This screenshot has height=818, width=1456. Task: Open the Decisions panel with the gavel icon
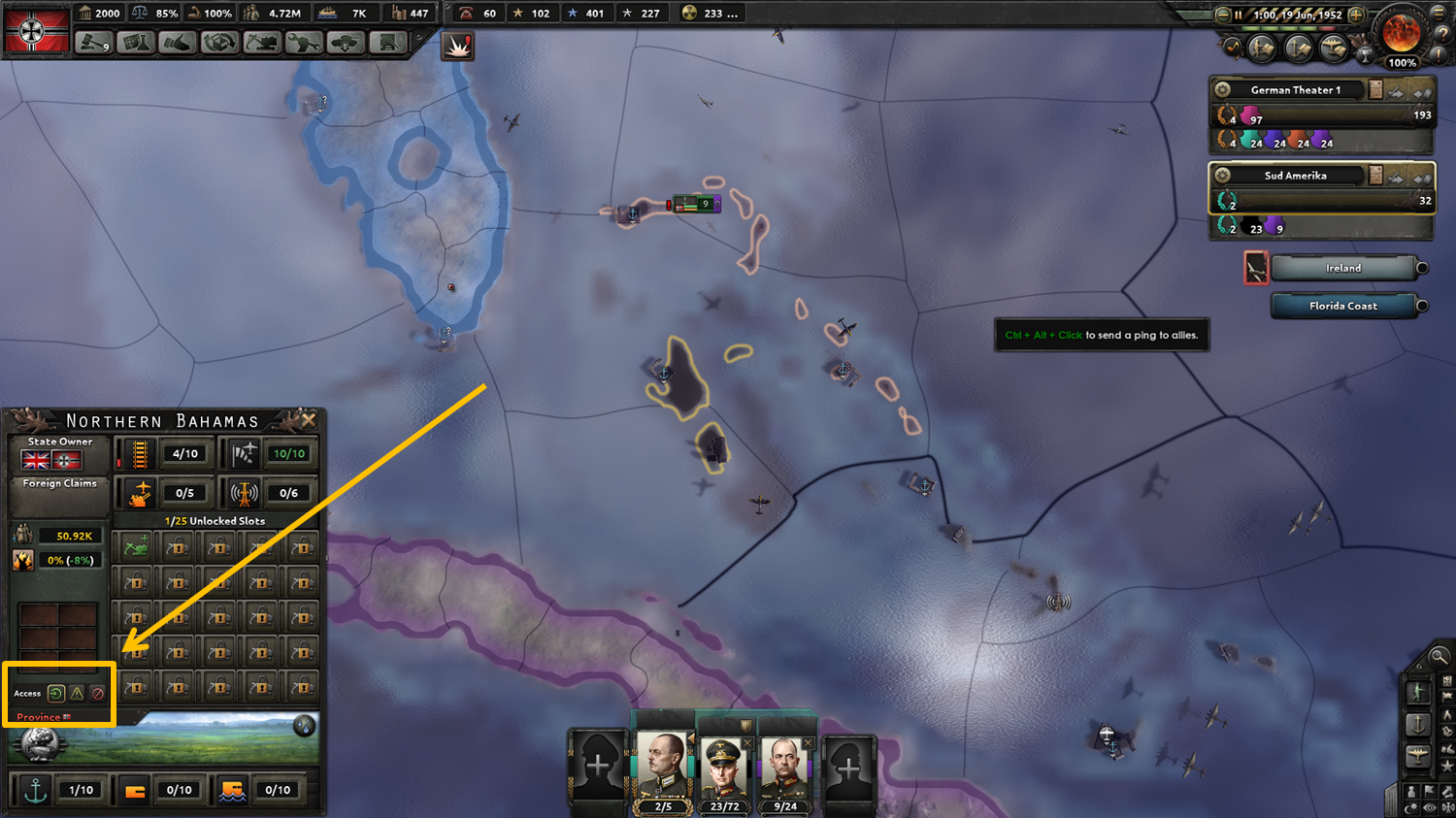94,44
